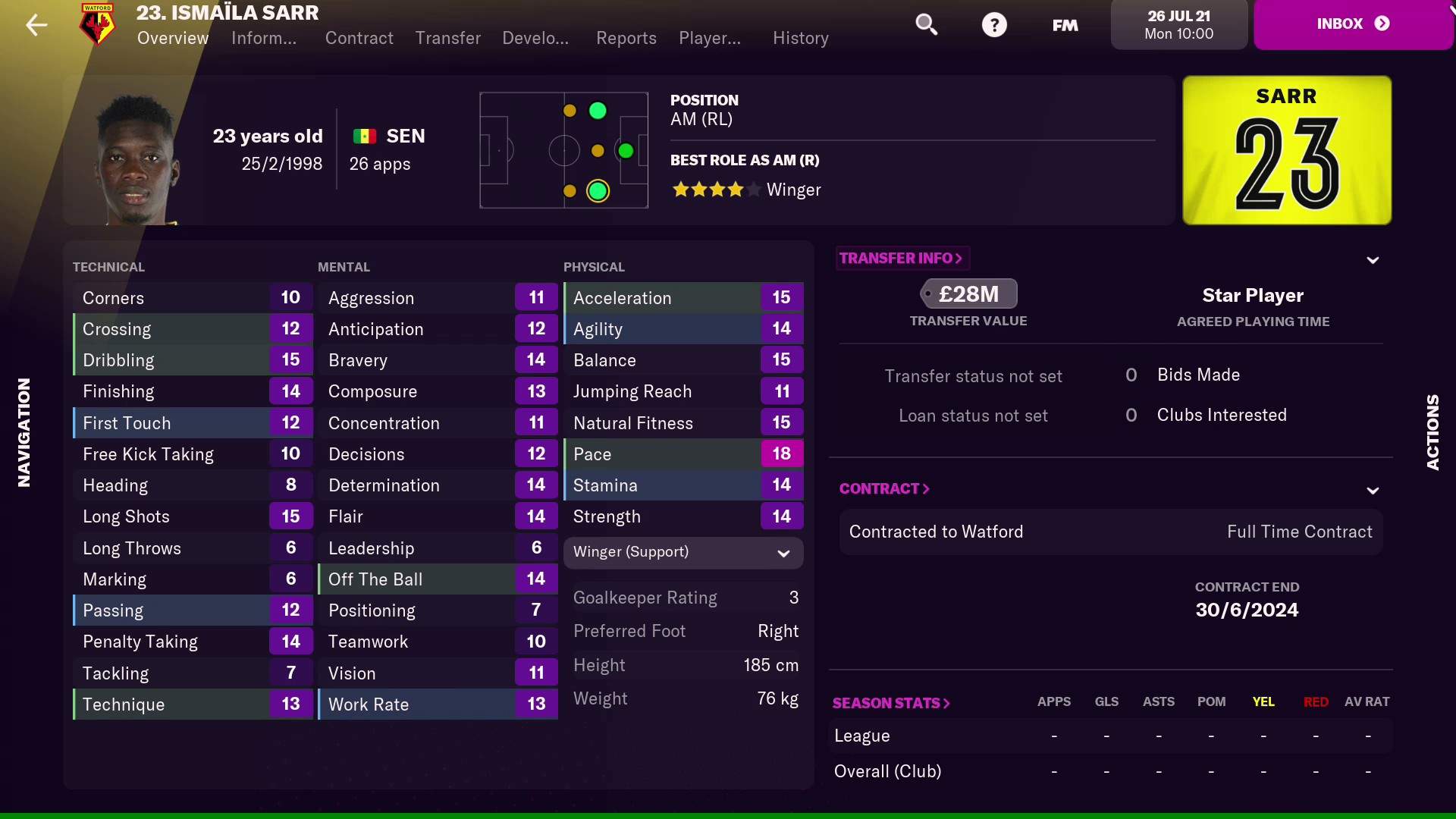Click the £28M transfer value
Screen dimensions: 1456x819
969,293
